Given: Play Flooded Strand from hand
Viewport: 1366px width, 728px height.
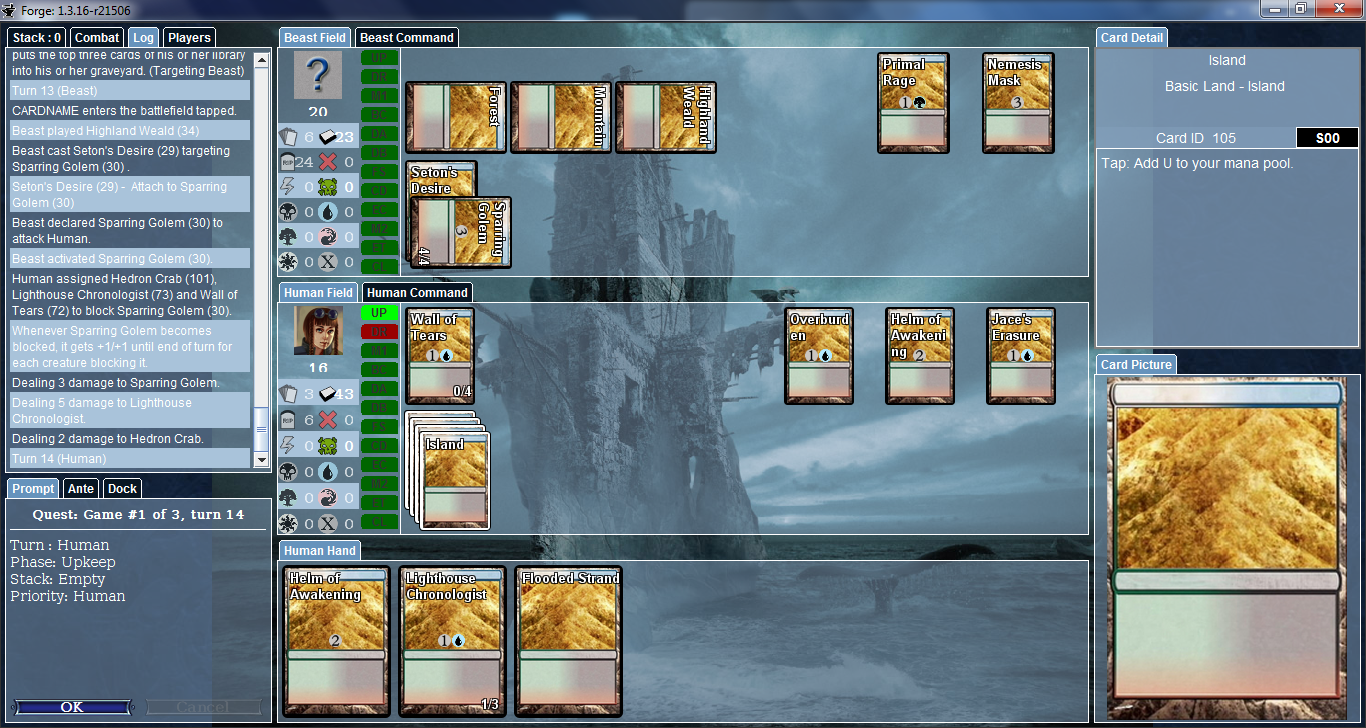Looking at the screenshot, I should point(569,640).
